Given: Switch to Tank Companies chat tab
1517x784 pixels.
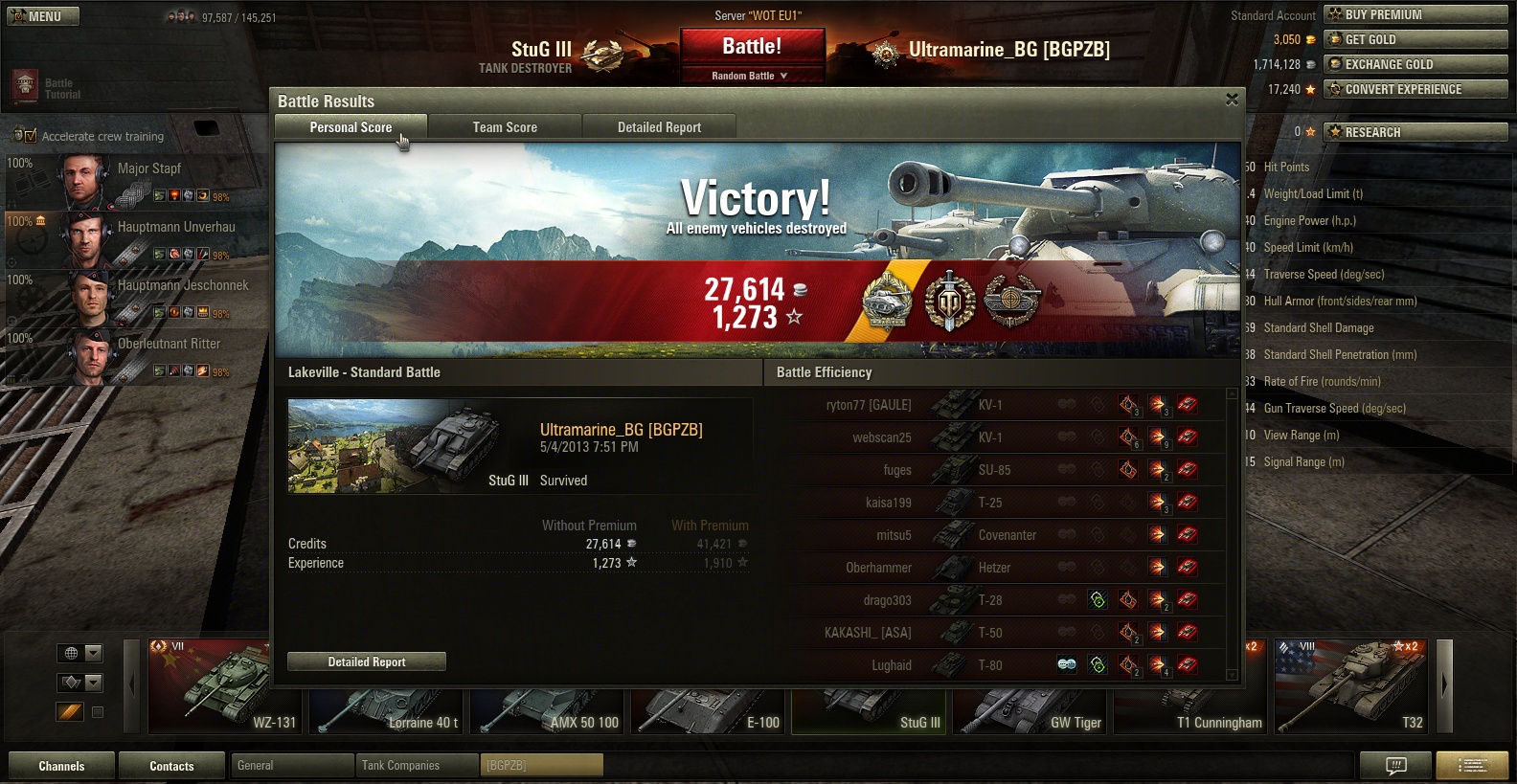Looking at the screenshot, I should [417, 765].
